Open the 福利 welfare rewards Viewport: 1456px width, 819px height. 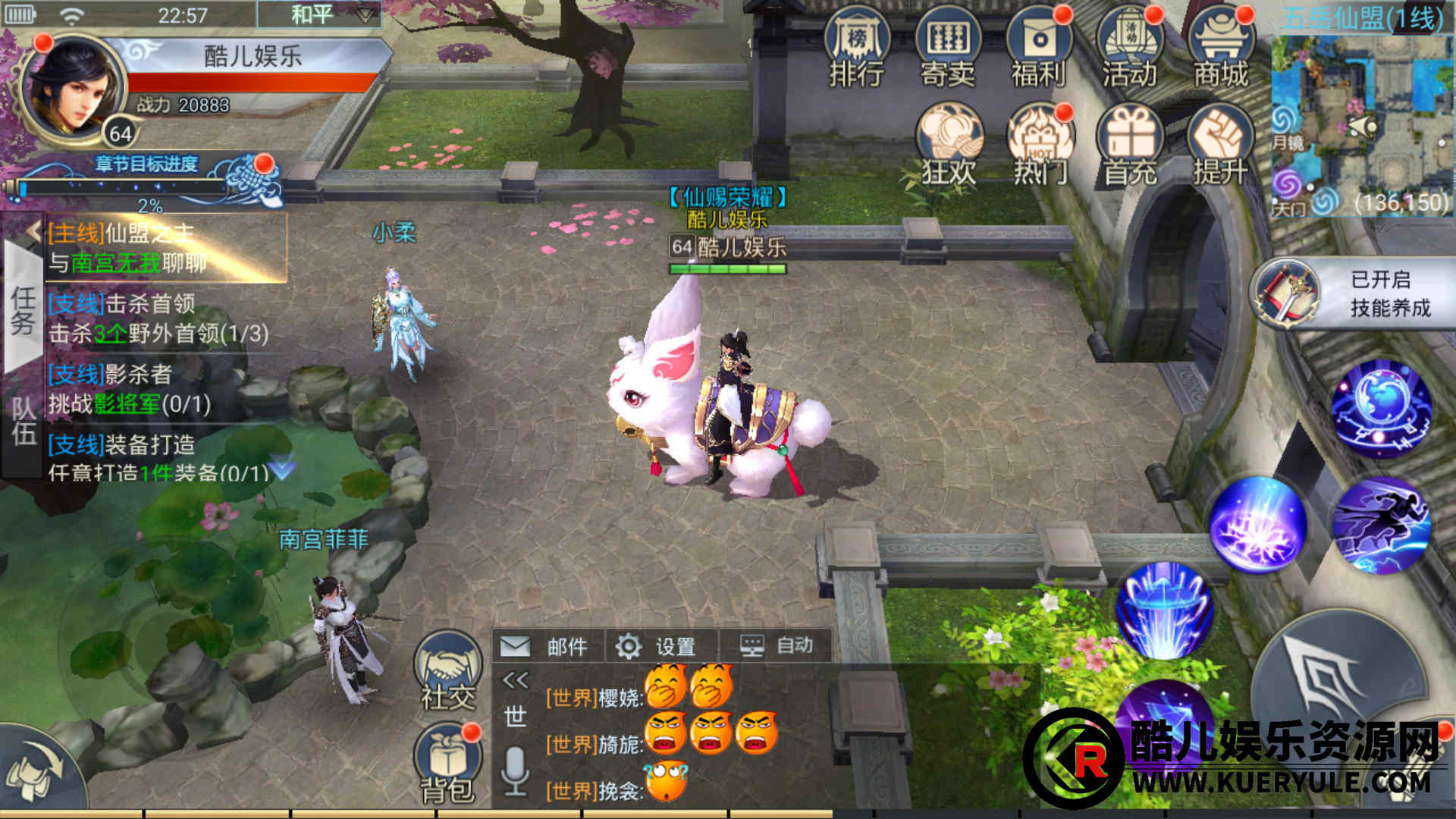tap(1039, 47)
